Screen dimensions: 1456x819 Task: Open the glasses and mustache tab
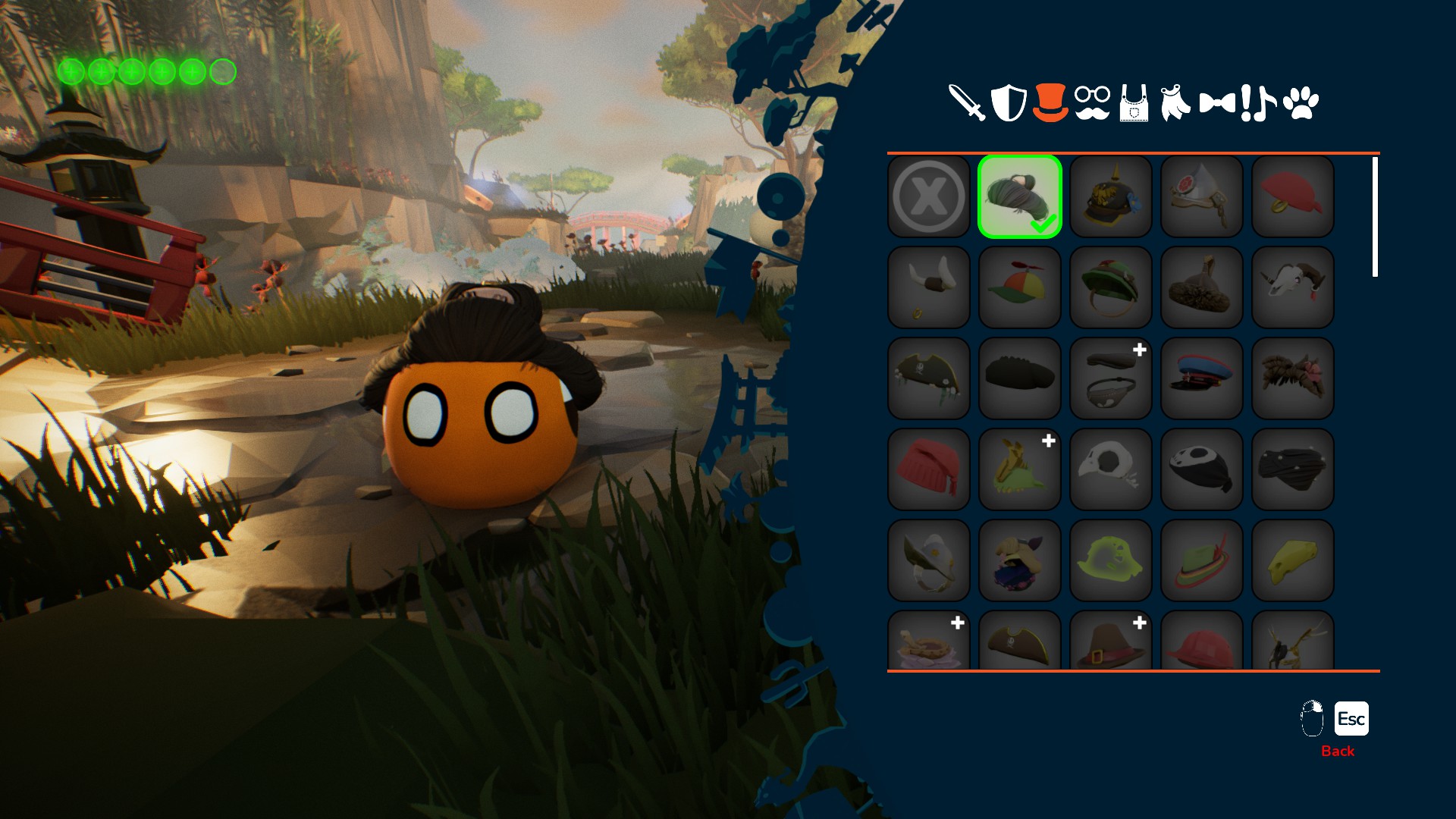[x=1092, y=102]
